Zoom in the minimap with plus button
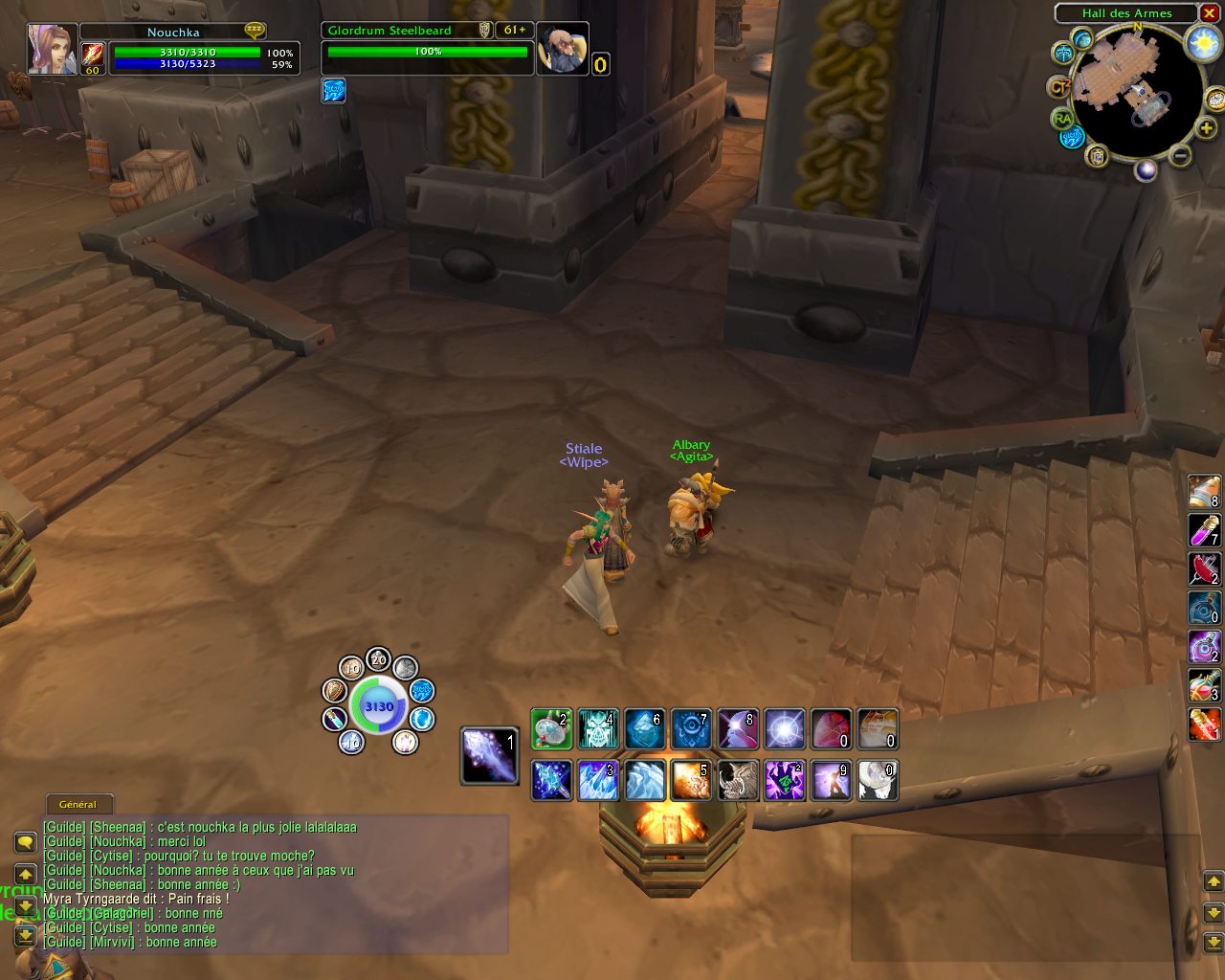Screen dimensions: 1225x980 click(1207, 127)
